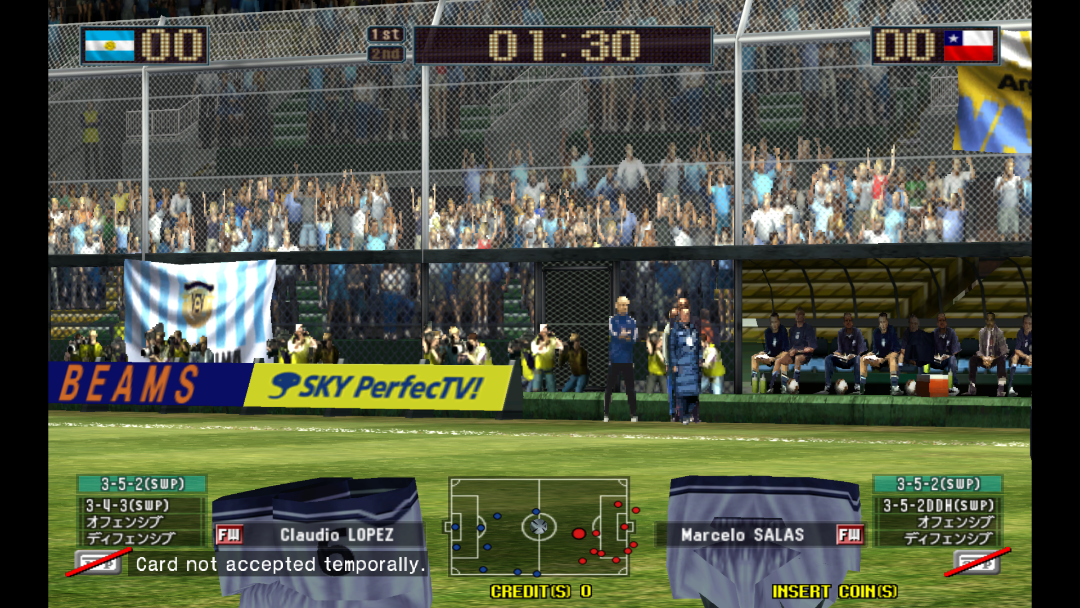1080x608 pixels.
Task: Select the Claudio LOPEZ name plate
Action: point(336,535)
